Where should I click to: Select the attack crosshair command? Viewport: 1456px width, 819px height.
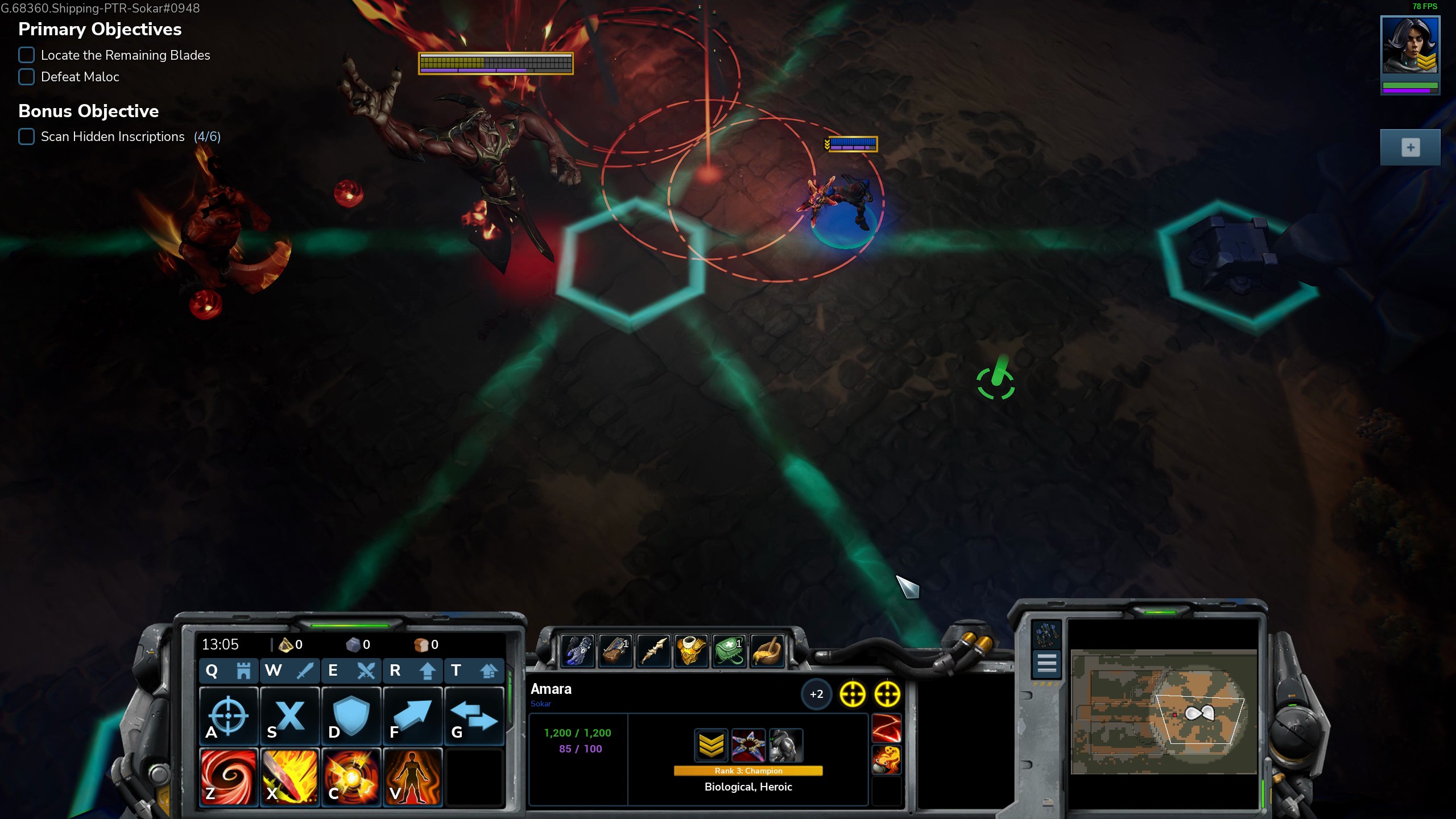[229, 715]
